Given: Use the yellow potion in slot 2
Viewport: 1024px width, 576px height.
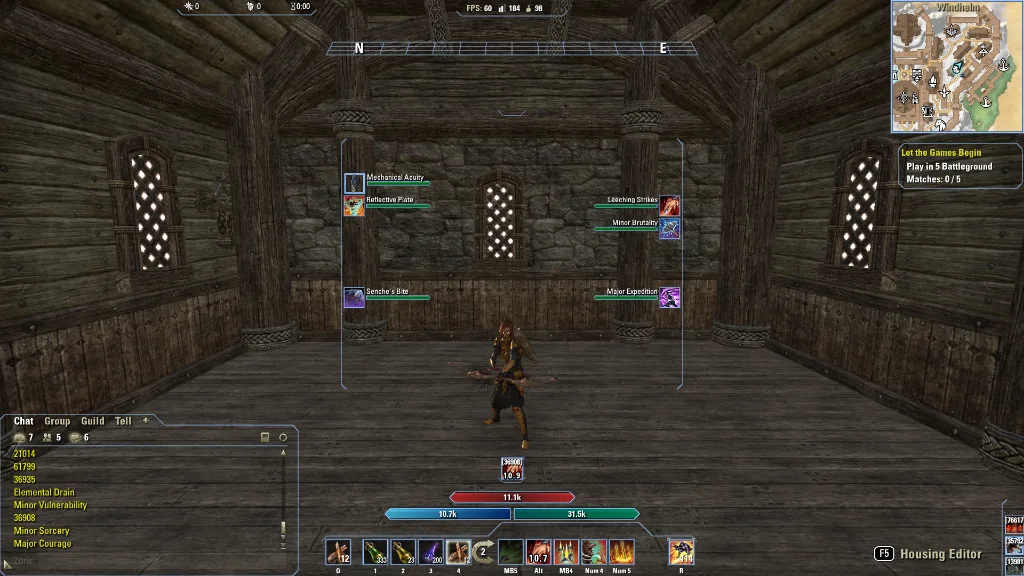Looking at the screenshot, I should click(403, 551).
